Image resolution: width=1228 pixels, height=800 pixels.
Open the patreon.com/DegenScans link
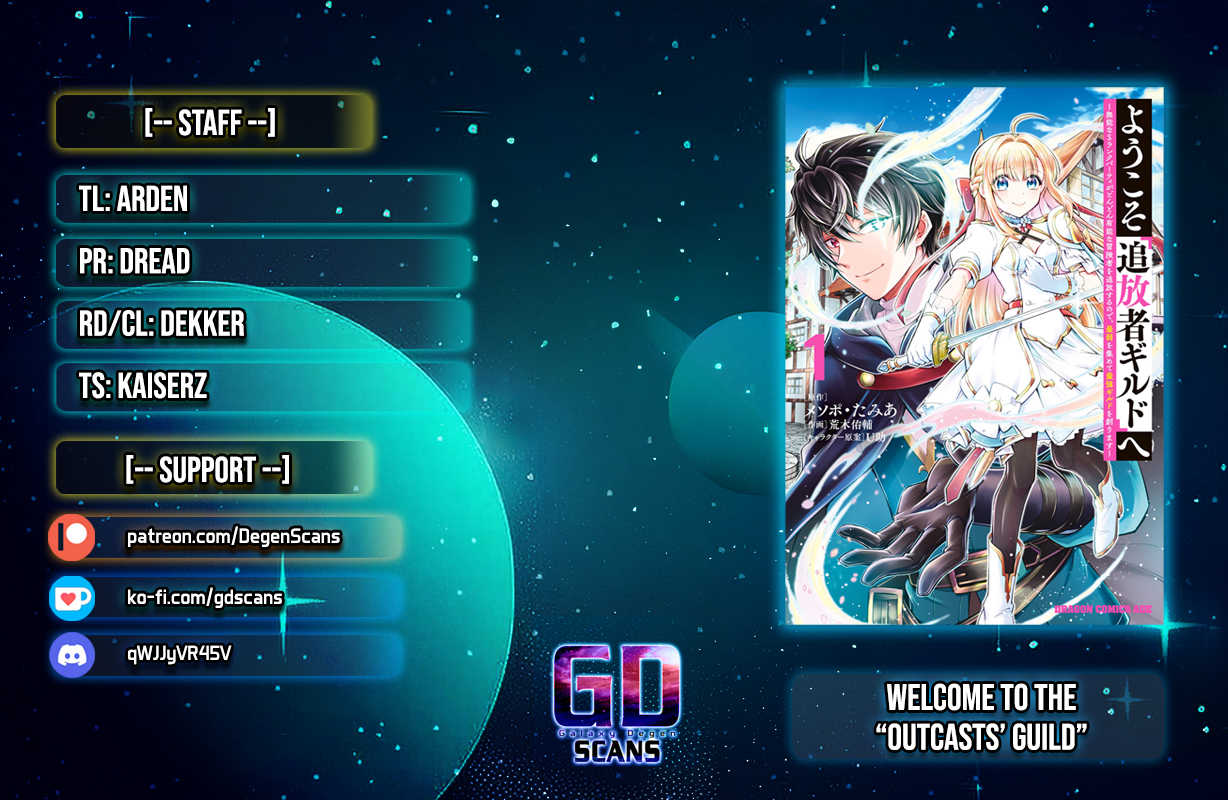pyautogui.click(x=233, y=538)
